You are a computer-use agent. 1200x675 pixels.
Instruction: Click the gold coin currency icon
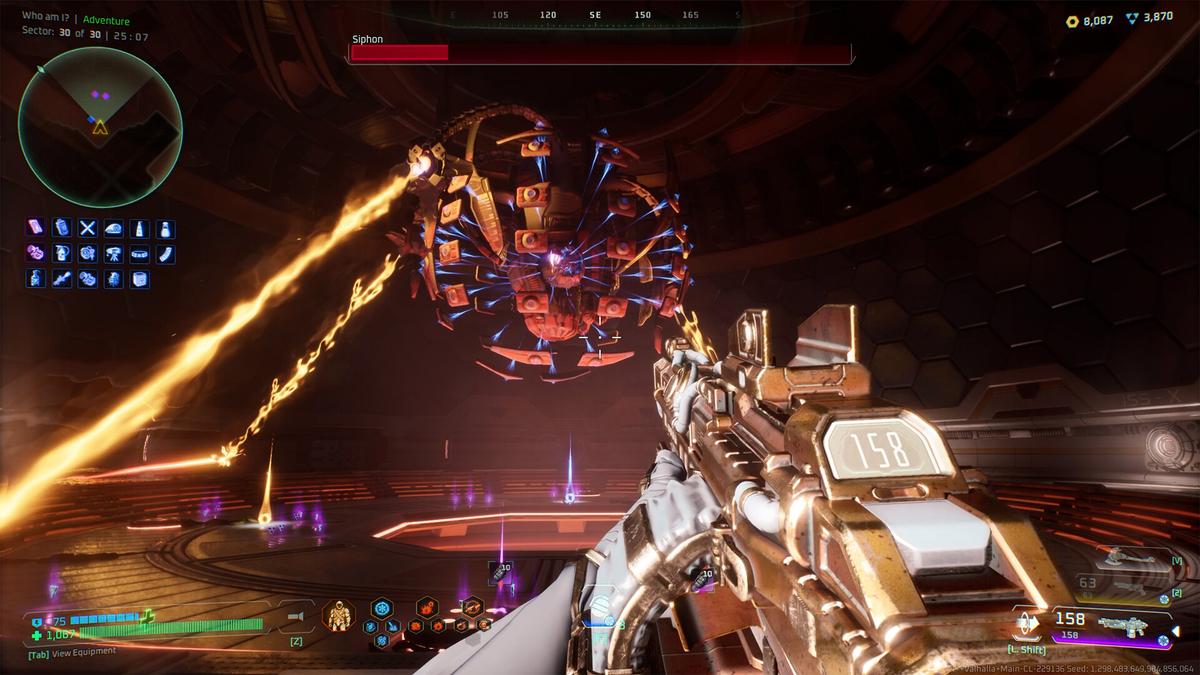[x=1072, y=20]
